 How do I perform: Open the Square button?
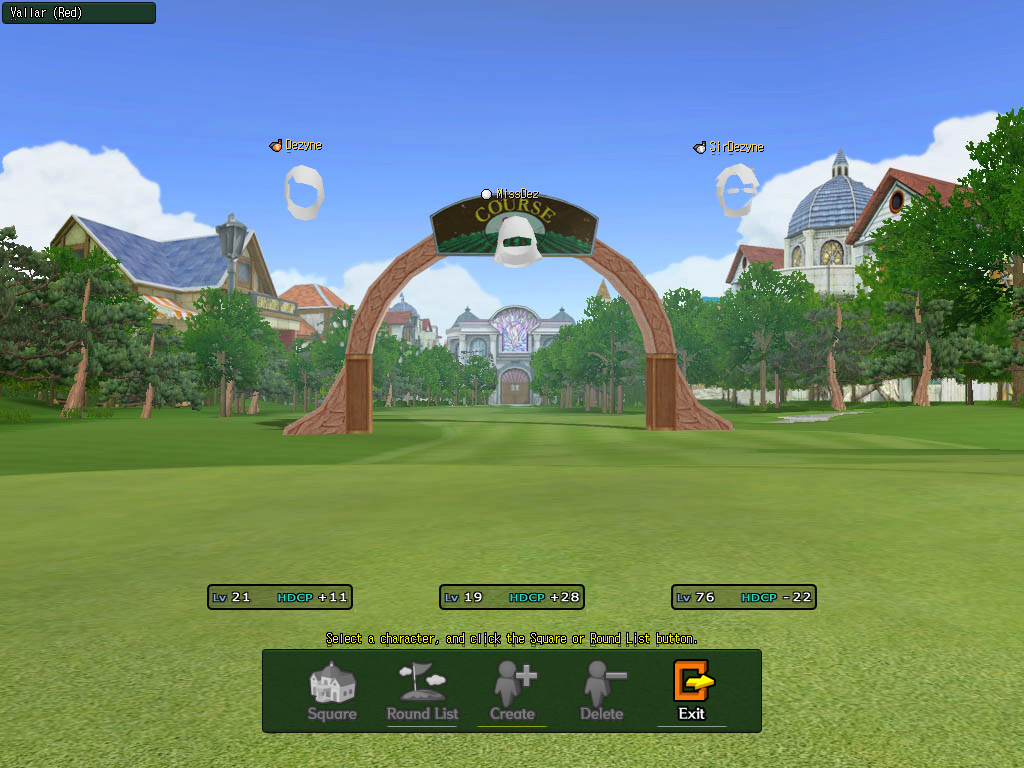332,691
